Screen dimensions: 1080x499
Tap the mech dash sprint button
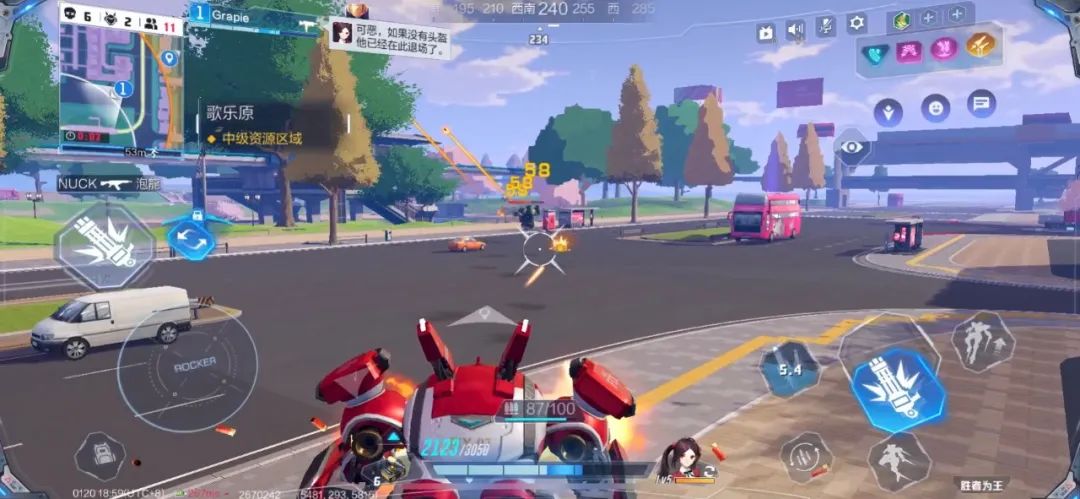(x=898, y=461)
